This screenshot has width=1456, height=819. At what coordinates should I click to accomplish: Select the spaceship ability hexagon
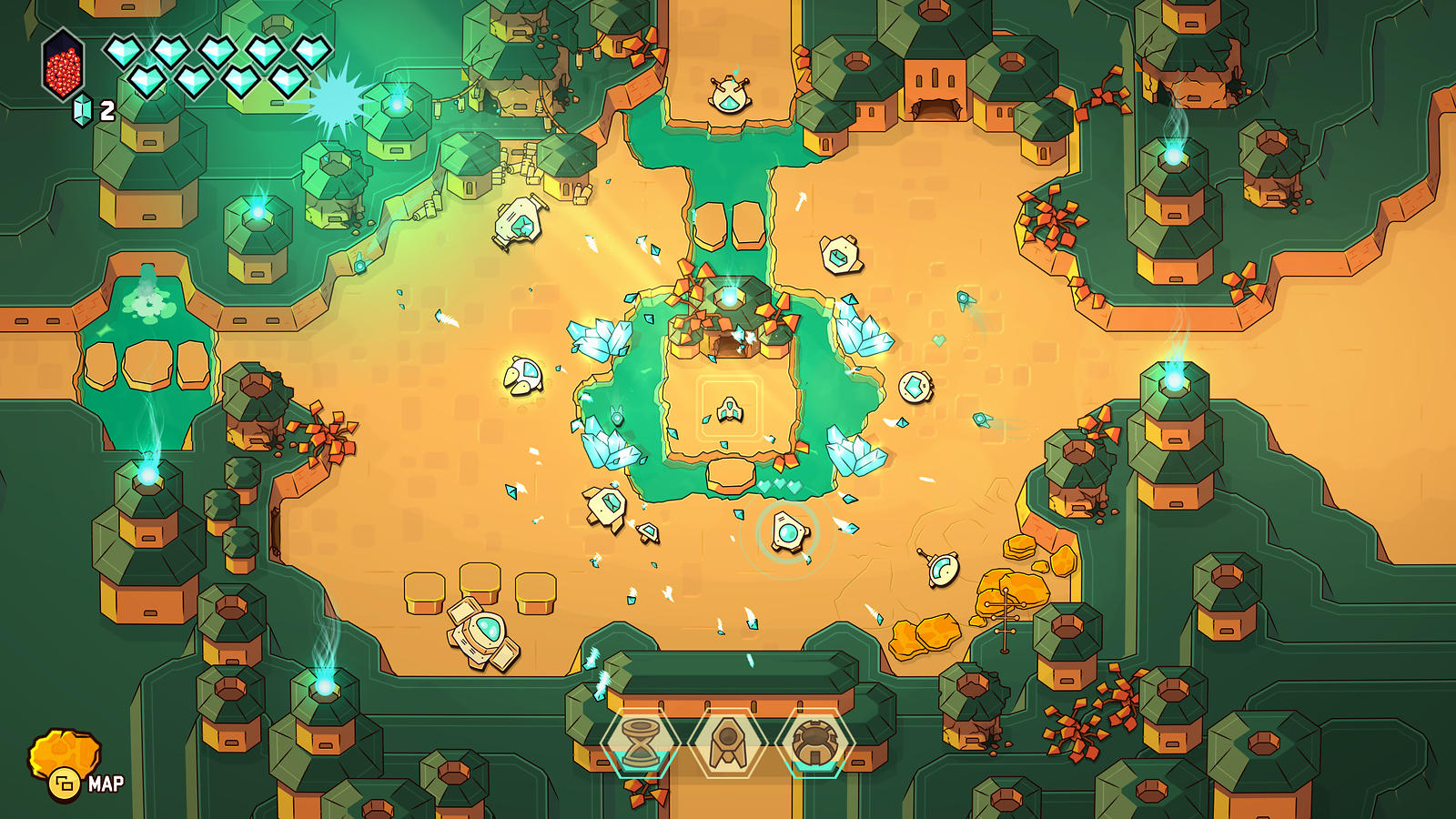pos(728,743)
